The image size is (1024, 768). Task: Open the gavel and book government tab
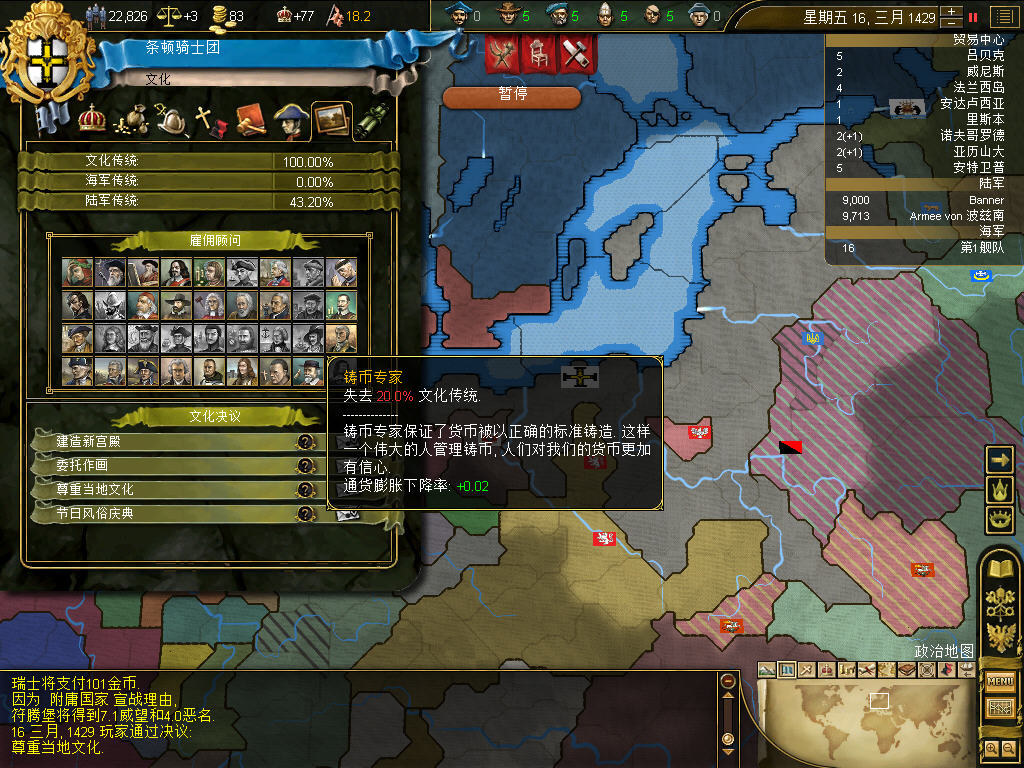[249, 120]
